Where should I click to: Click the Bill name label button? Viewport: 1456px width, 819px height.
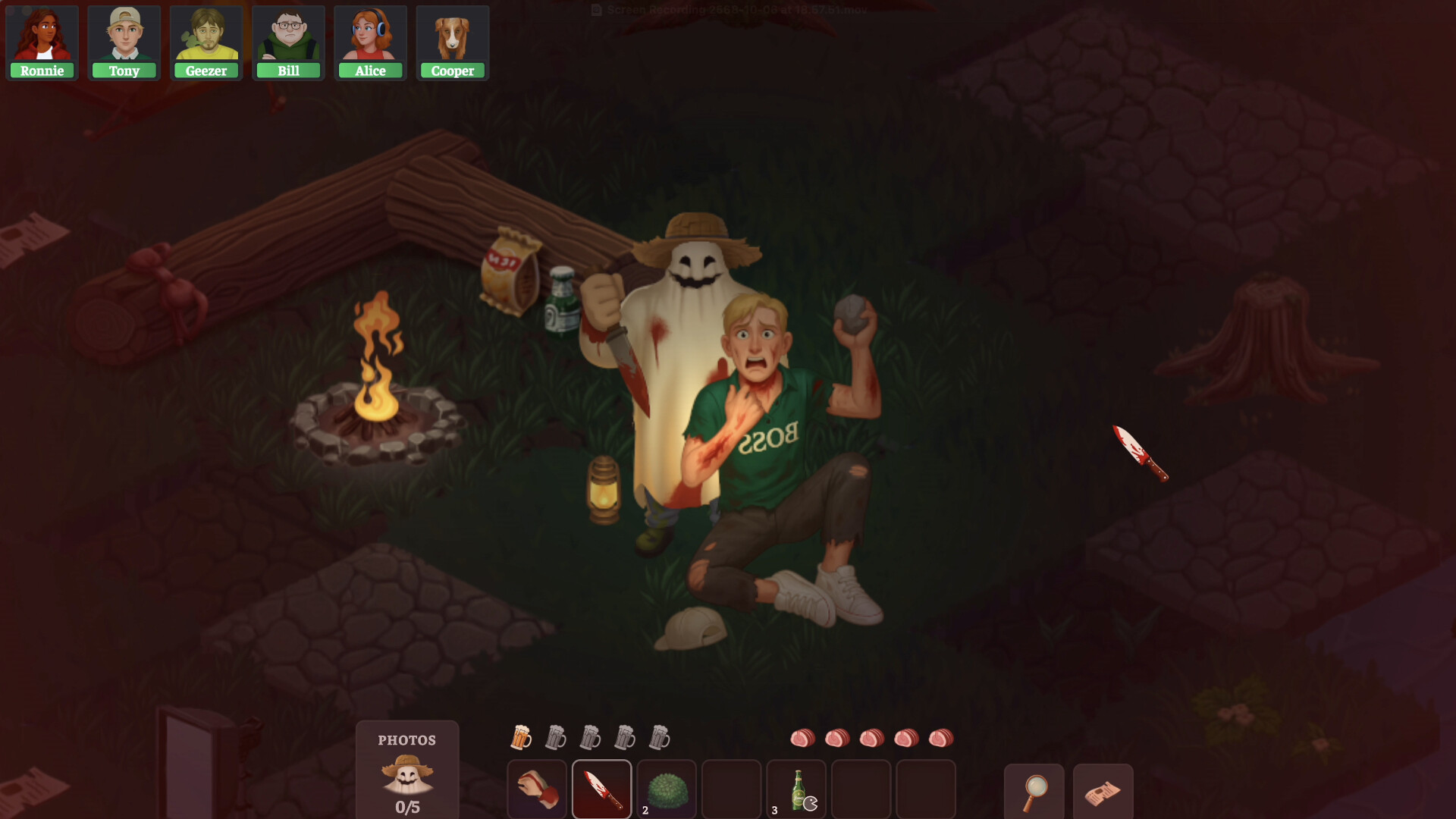pos(288,71)
